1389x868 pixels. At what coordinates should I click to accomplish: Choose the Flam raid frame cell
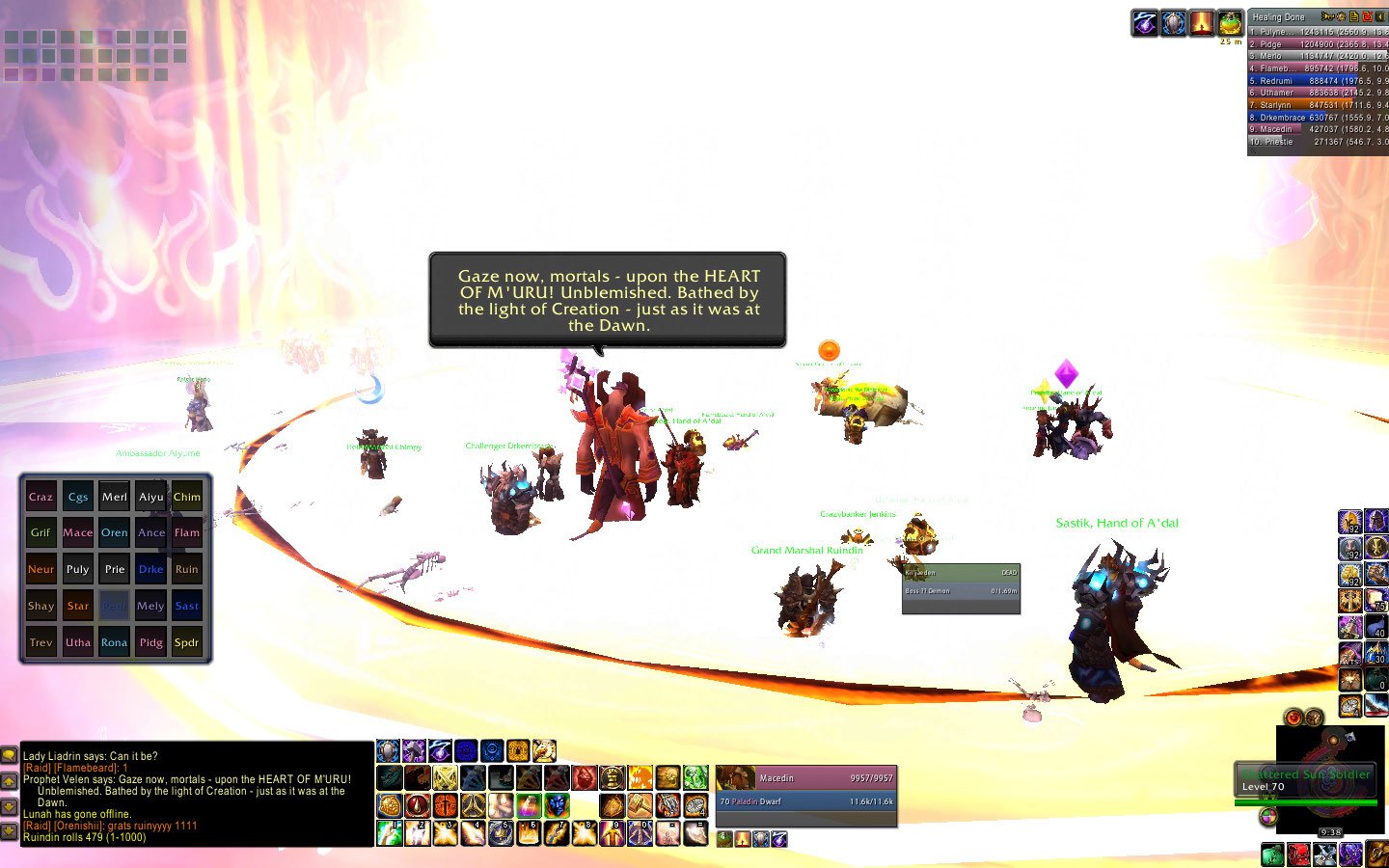pos(187,532)
